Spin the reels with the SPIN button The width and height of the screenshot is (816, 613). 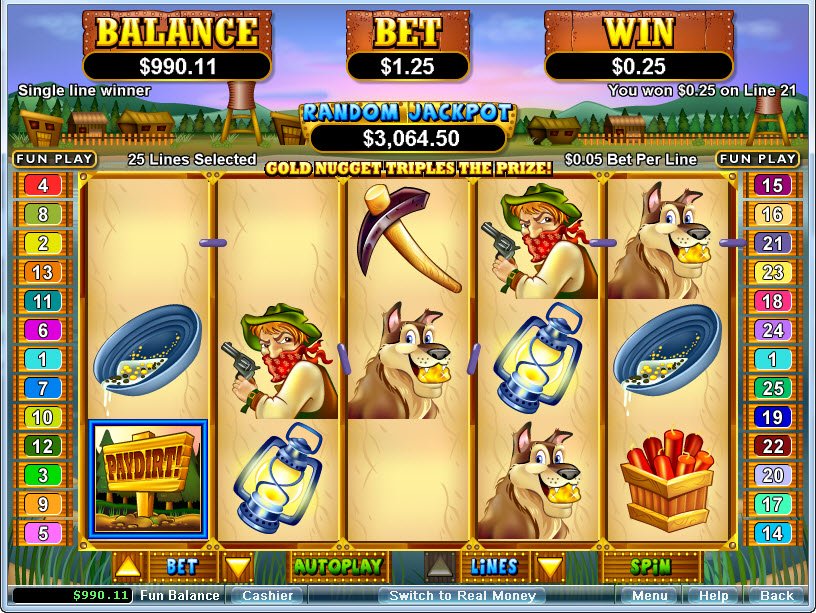tap(650, 566)
